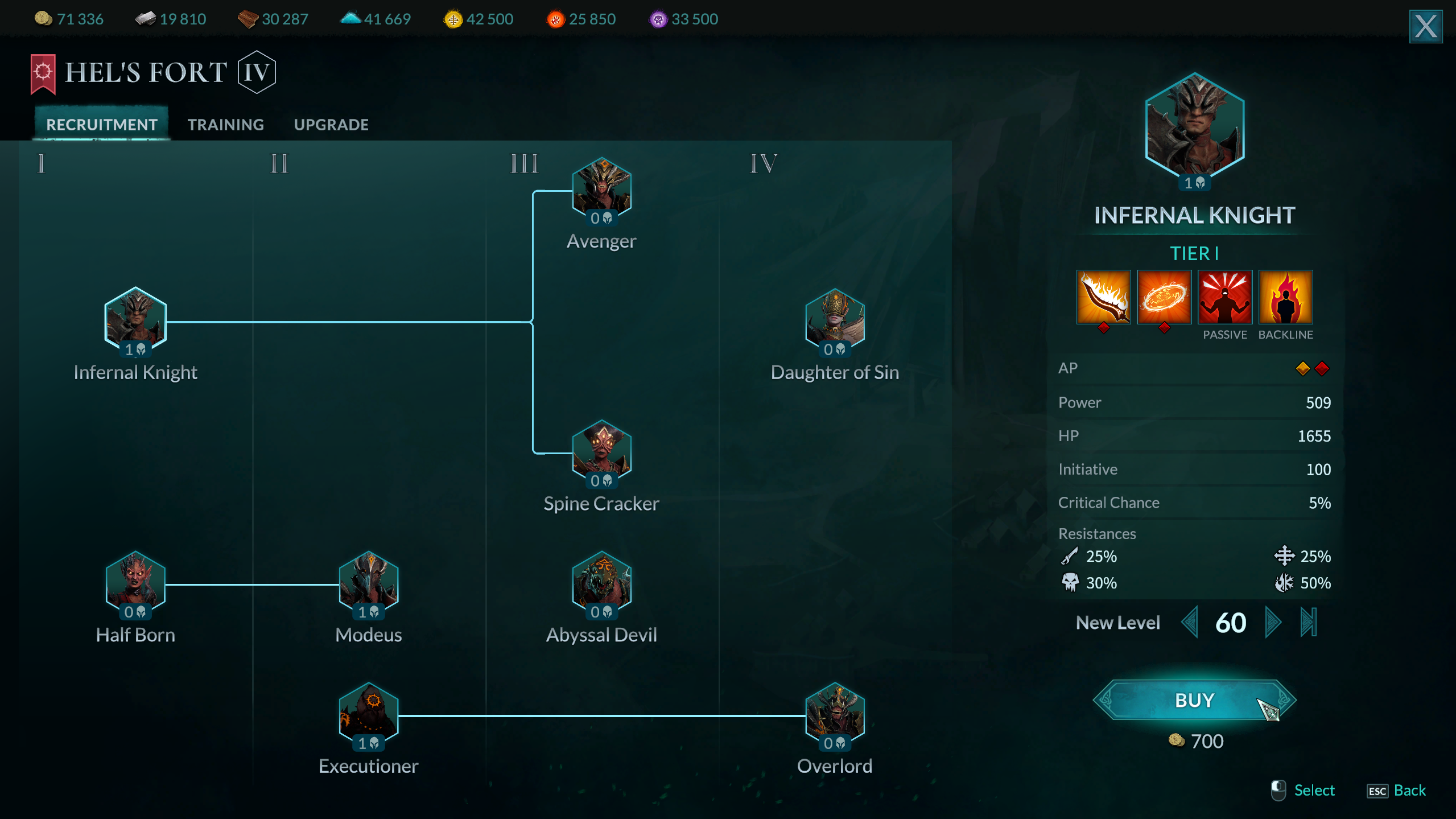Select the Spine Cracker unit
This screenshot has height=819, width=1456.
pos(601,450)
